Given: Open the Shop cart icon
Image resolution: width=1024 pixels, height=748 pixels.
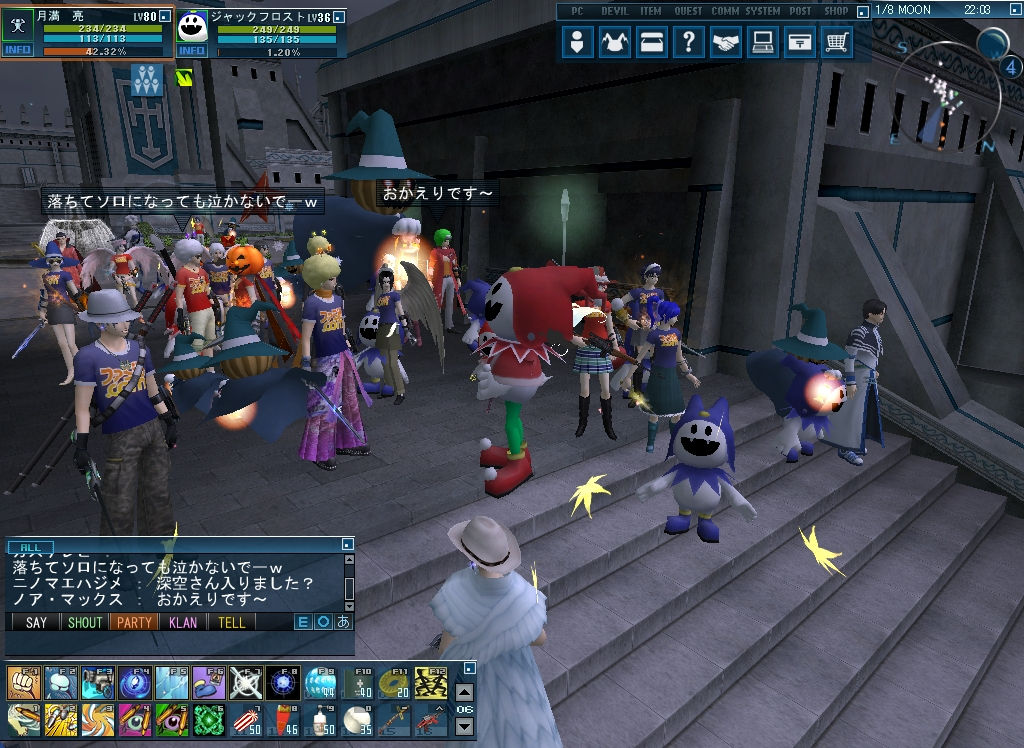Looking at the screenshot, I should 836,43.
